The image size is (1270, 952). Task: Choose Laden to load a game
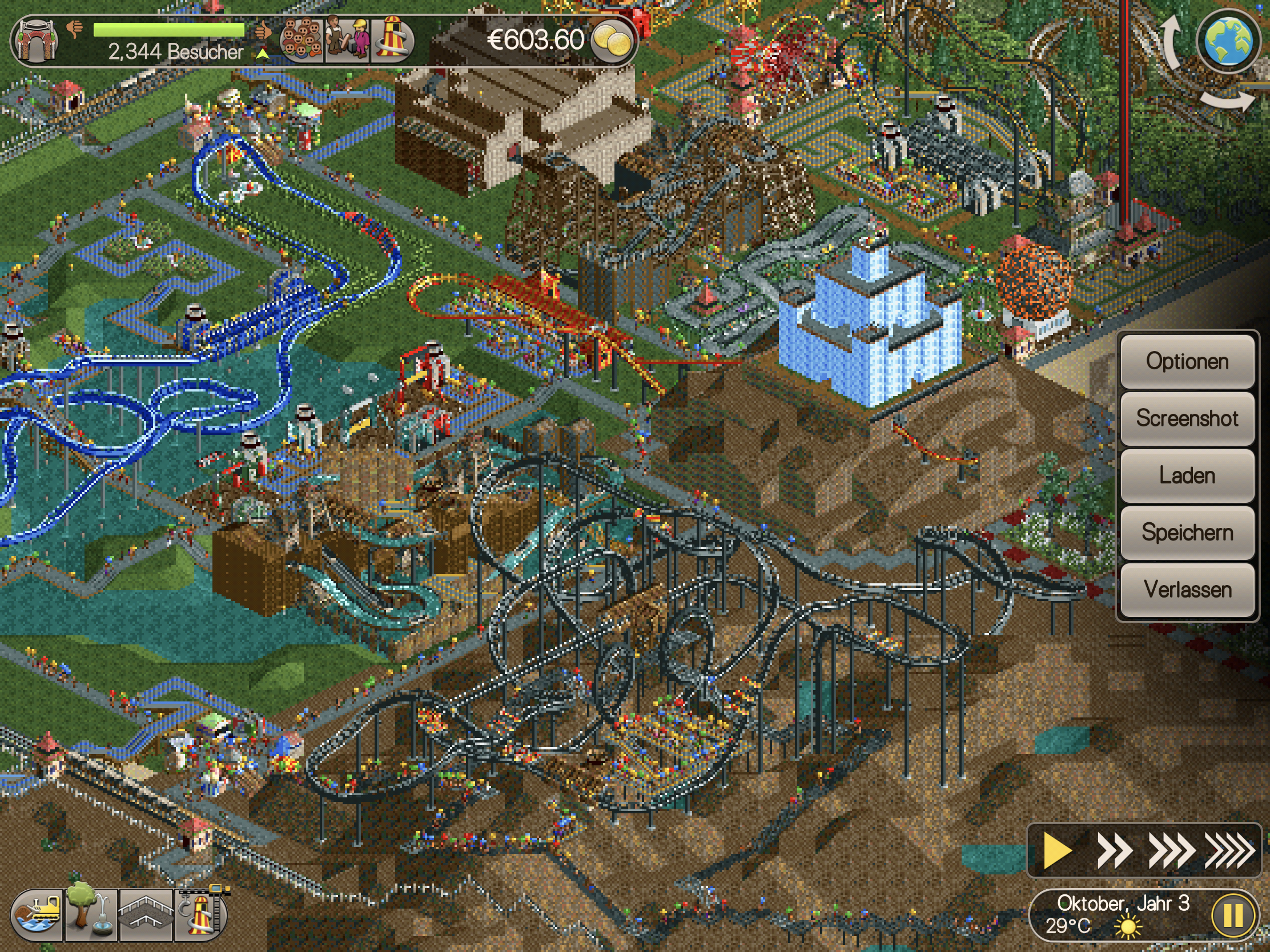tap(1187, 475)
